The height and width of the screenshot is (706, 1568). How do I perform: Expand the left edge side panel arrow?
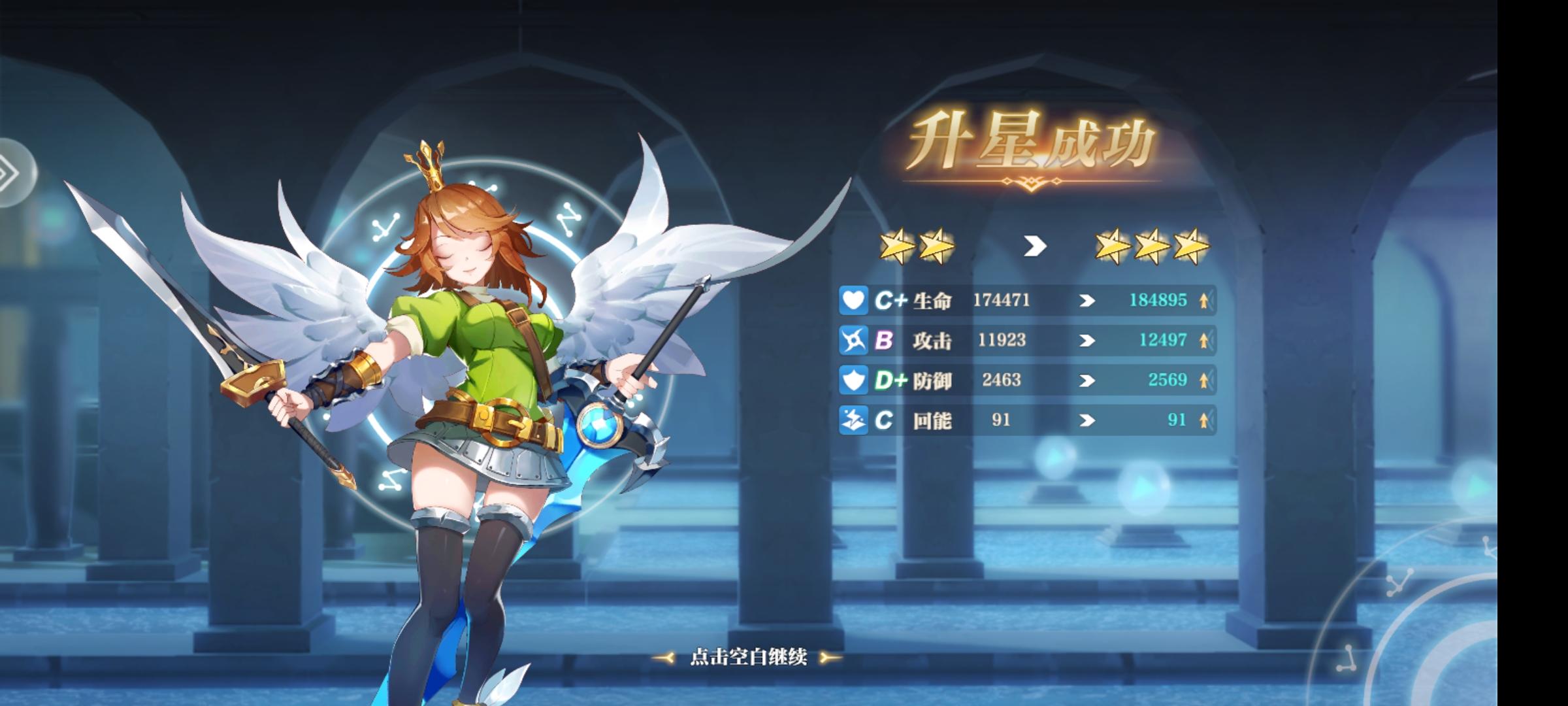[12, 171]
